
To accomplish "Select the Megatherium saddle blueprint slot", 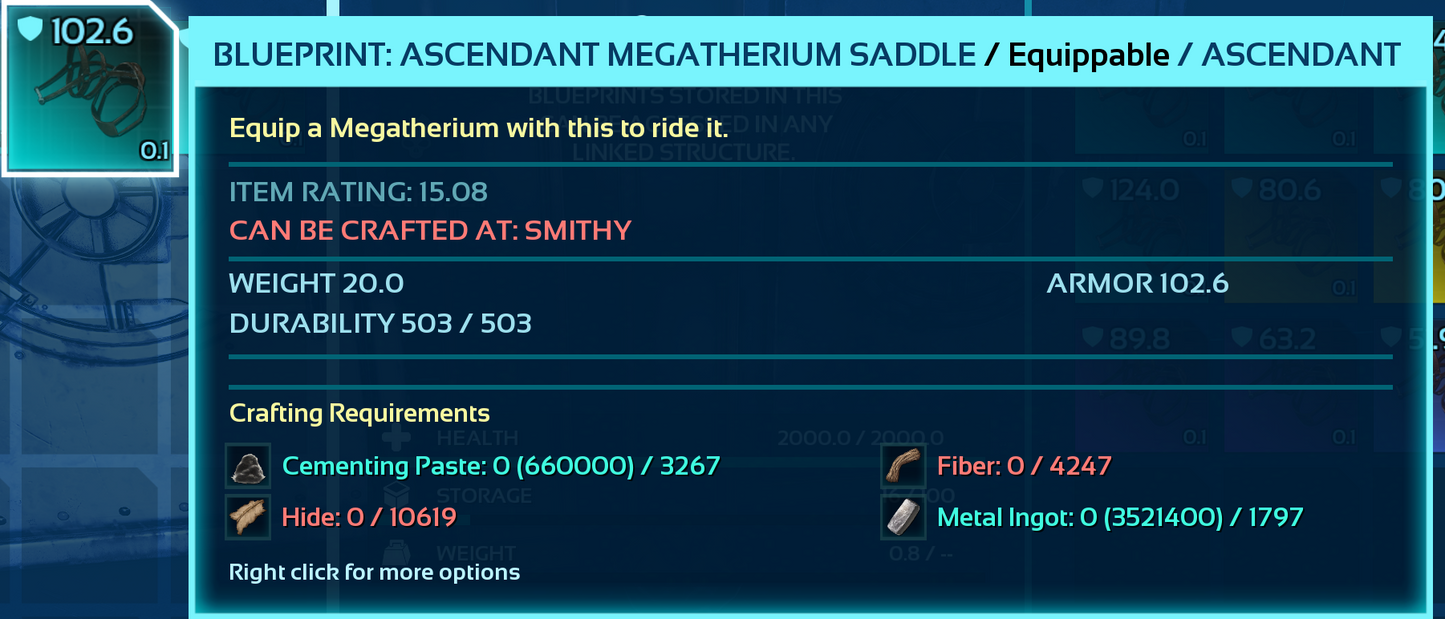I will (88, 88).
